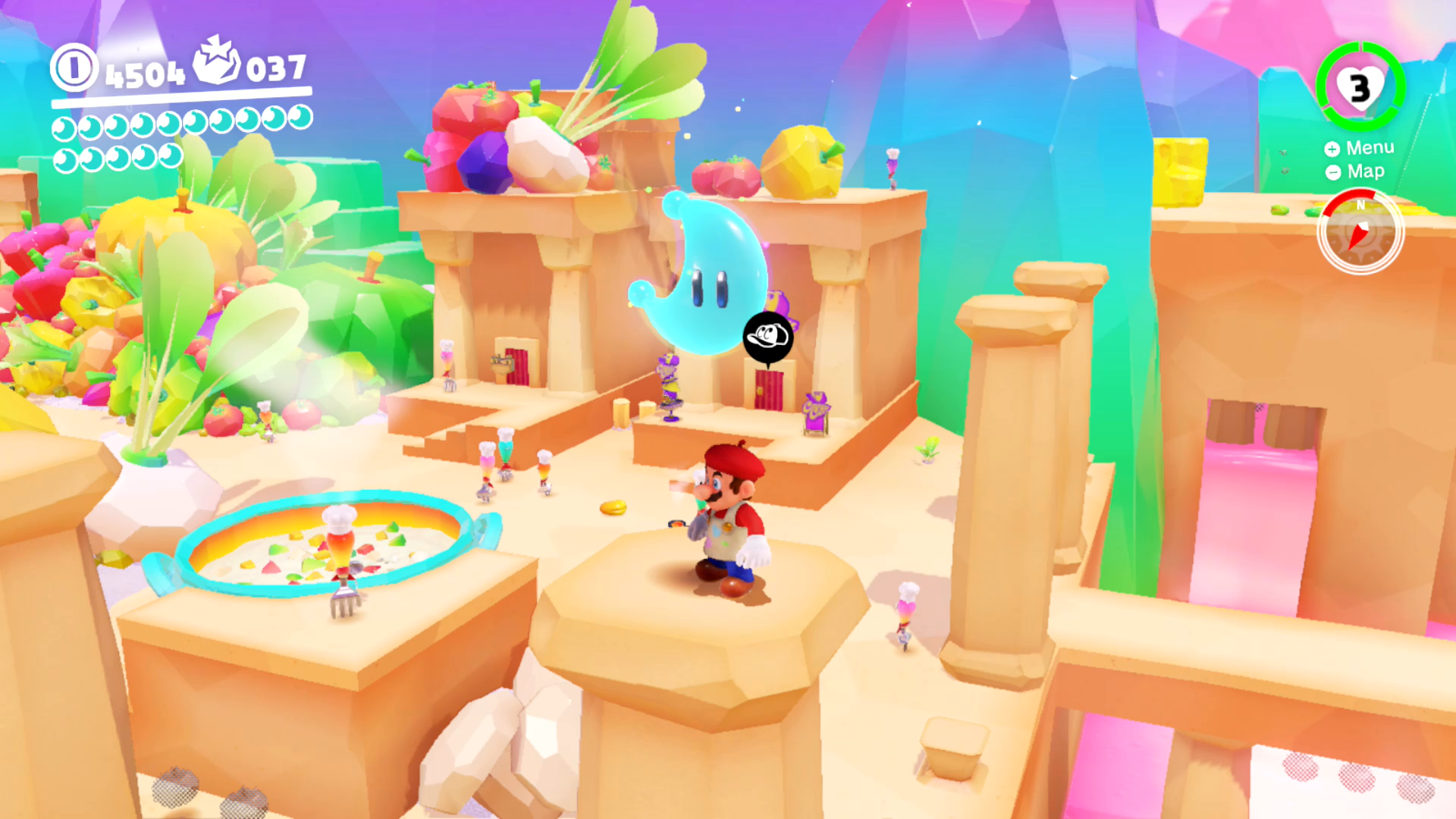
Task: Click the plus icon next to Menu
Action: [x=1332, y=149]
